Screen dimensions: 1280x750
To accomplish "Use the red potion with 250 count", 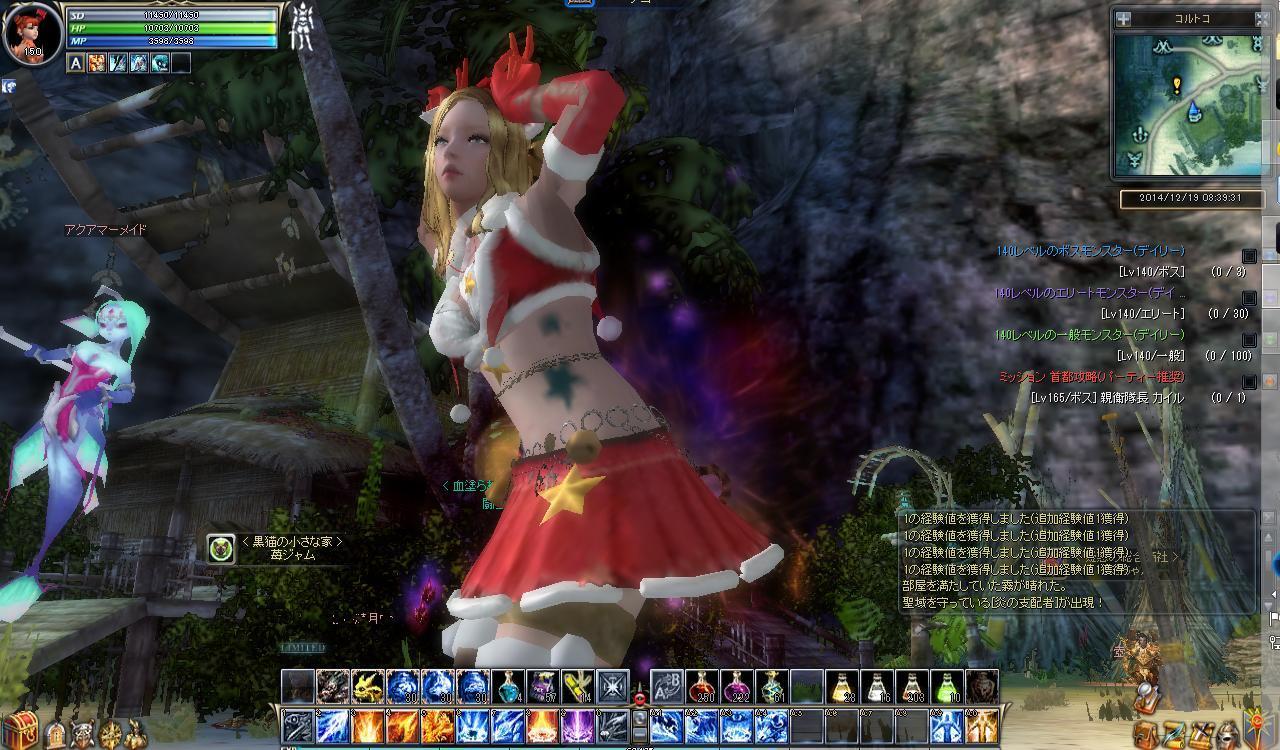I will [702, 687].
